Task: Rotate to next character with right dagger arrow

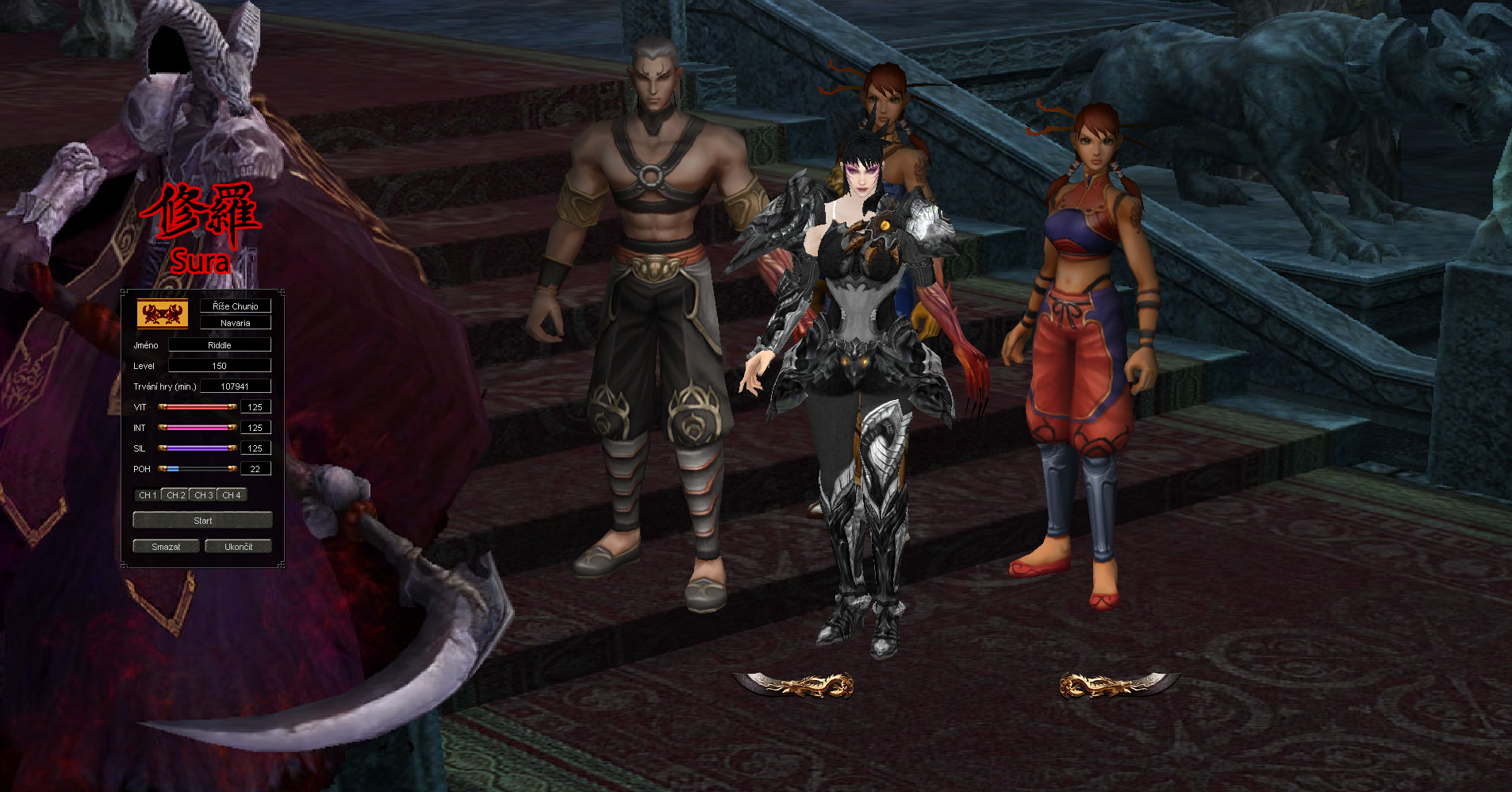Action: (x=1119, y=684)
